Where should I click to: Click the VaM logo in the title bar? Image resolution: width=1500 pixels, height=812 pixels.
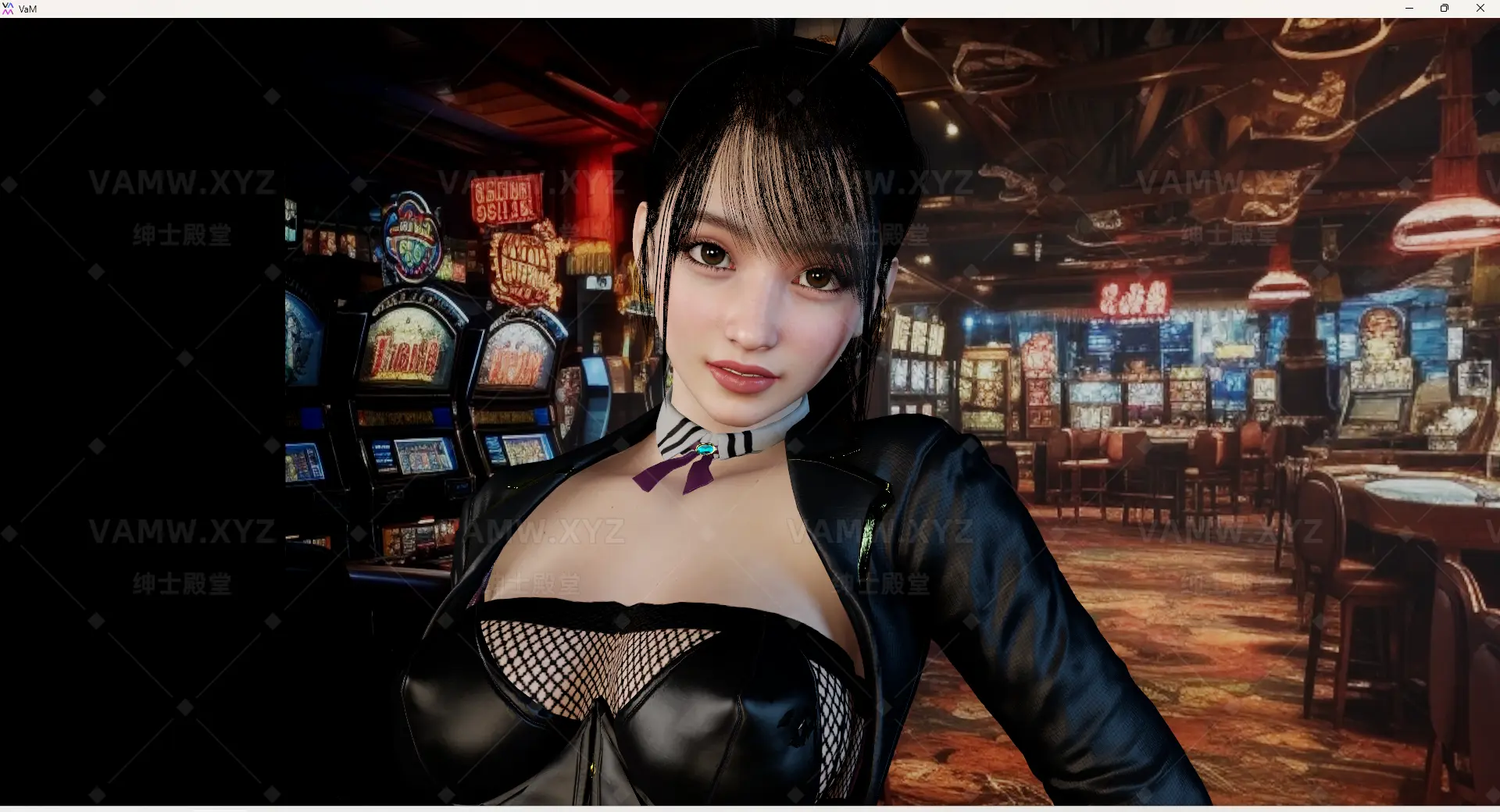[x=9, y=9]
